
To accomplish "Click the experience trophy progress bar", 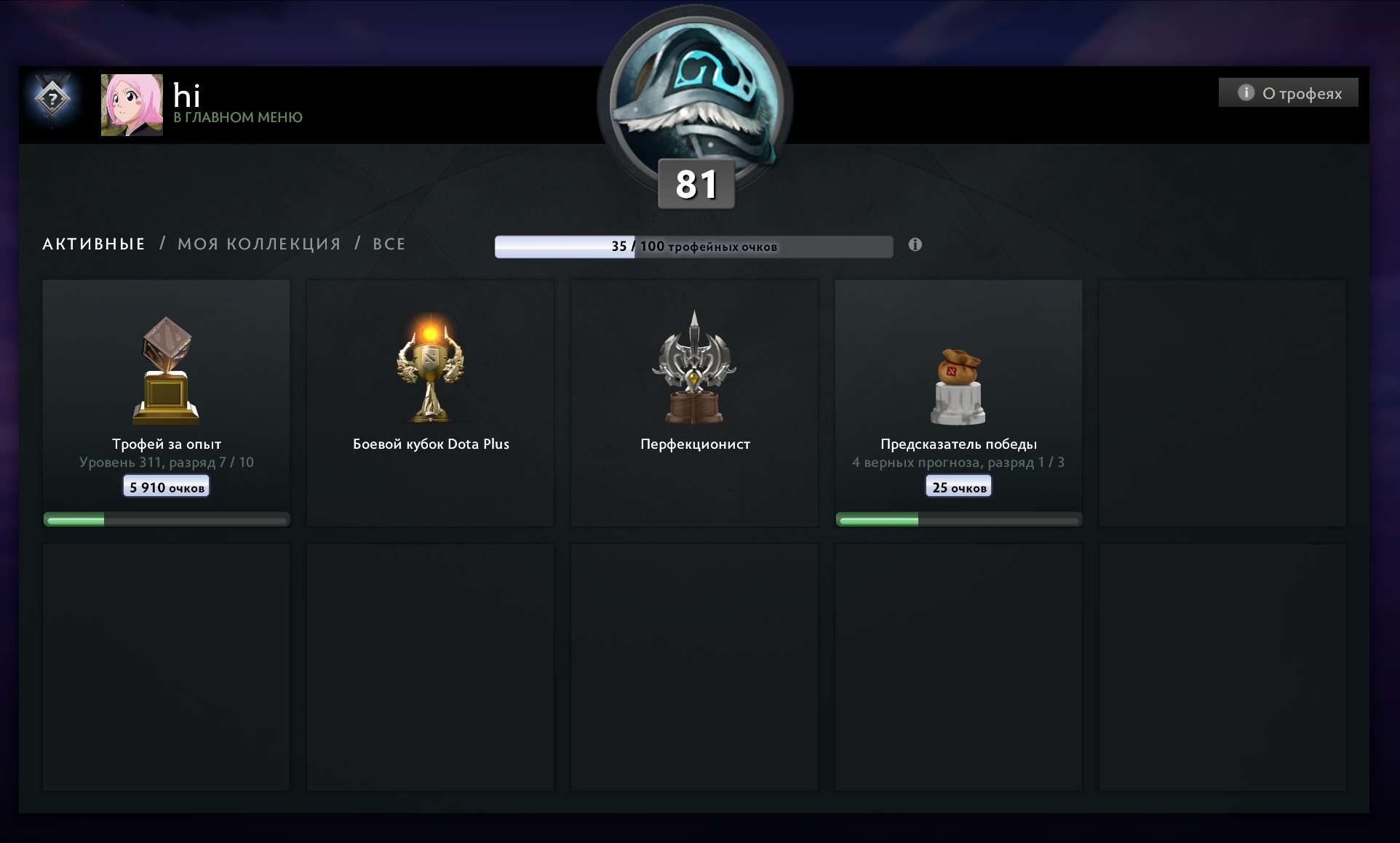I will tap(165, 519).
